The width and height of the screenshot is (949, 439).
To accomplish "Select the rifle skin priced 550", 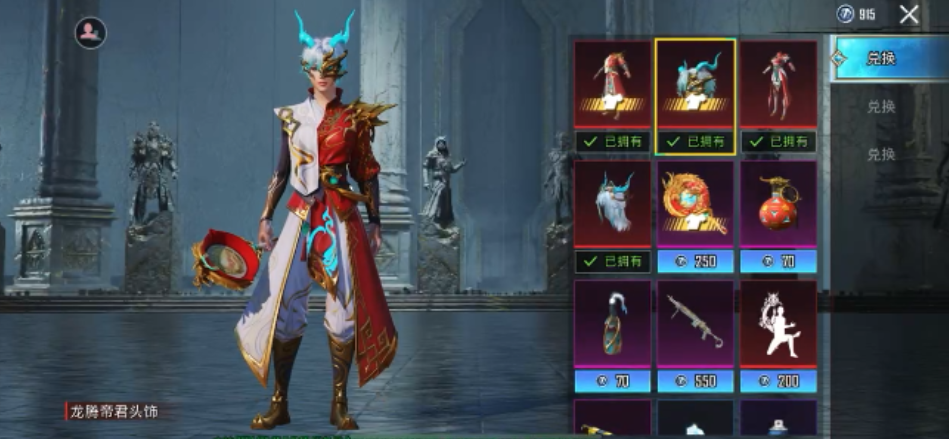I will click(696, 325).
